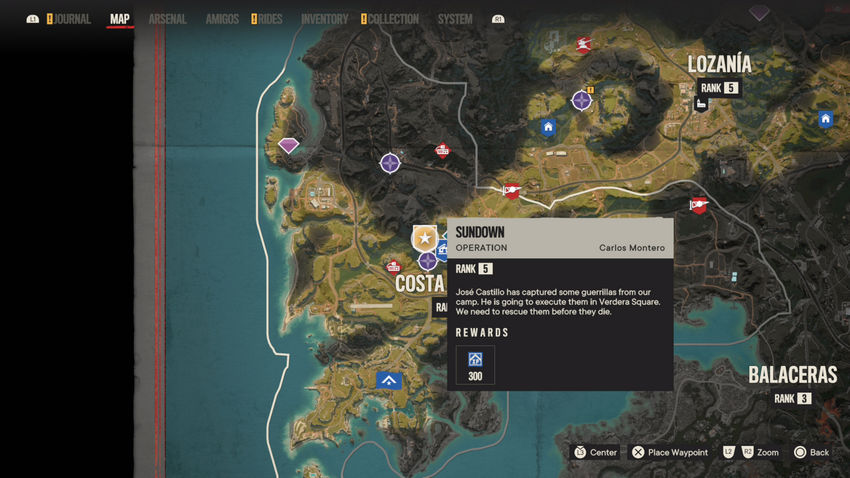
Task: Open the Arsenal tab
Action: click(167, 19)
